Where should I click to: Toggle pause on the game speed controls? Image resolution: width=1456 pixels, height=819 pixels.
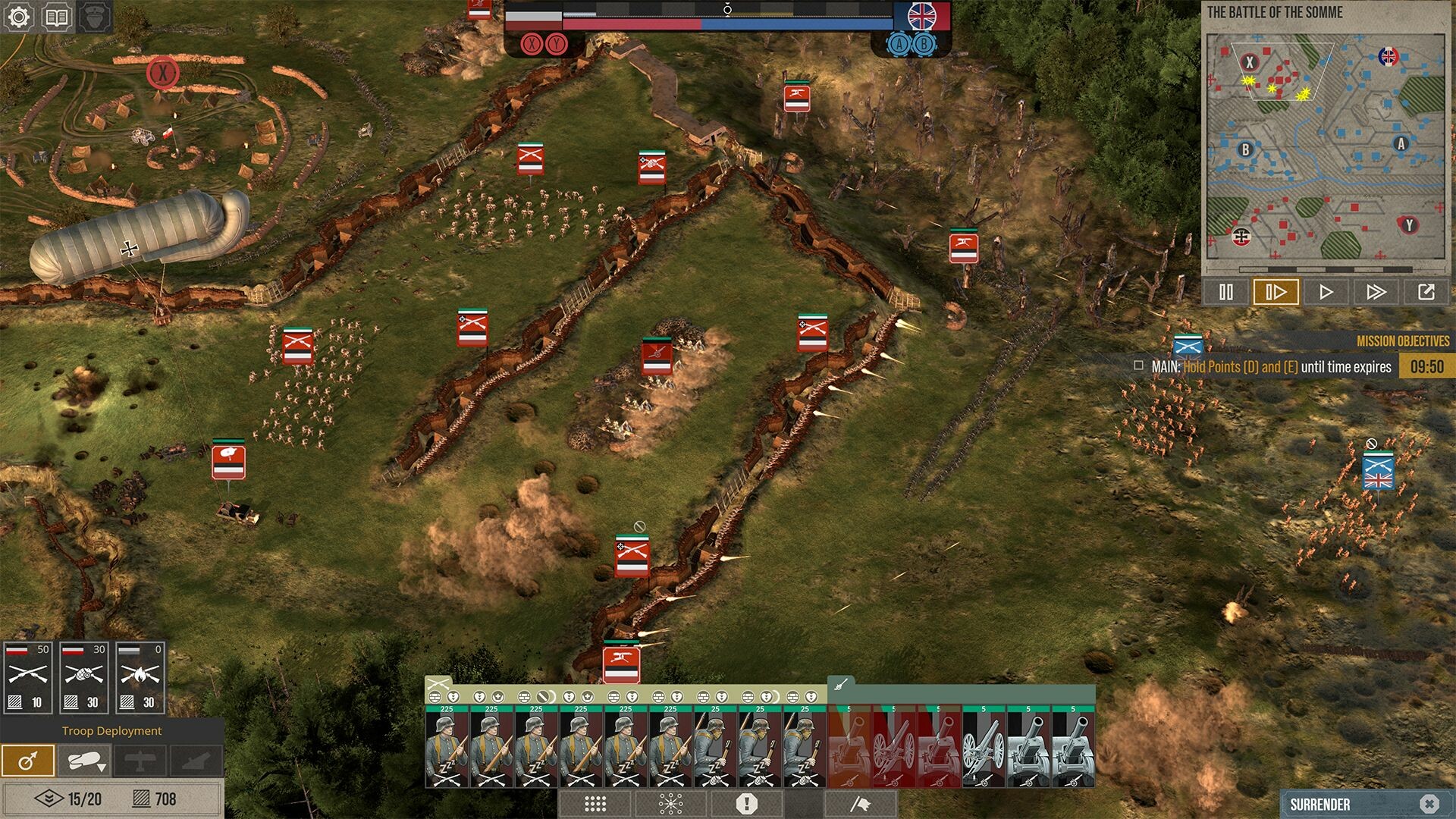tap(1227, 290)
